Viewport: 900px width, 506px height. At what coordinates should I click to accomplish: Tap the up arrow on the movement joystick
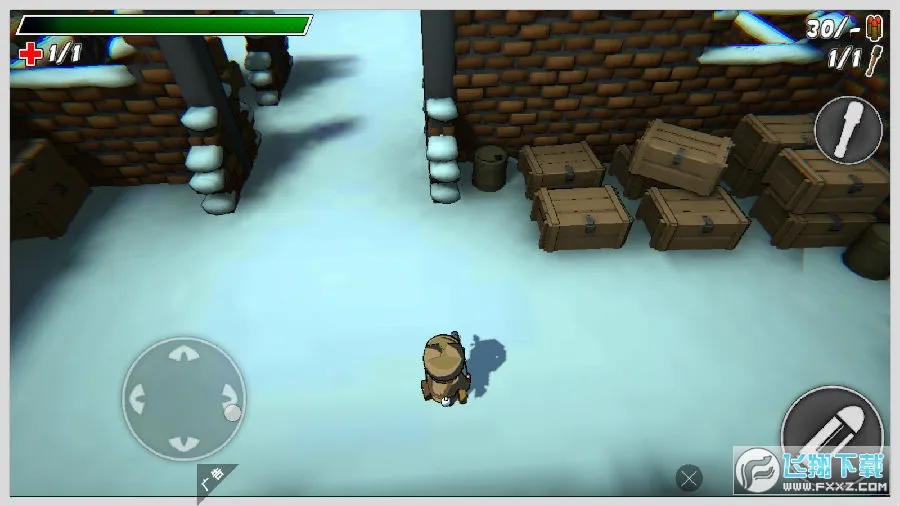(182, 353)
